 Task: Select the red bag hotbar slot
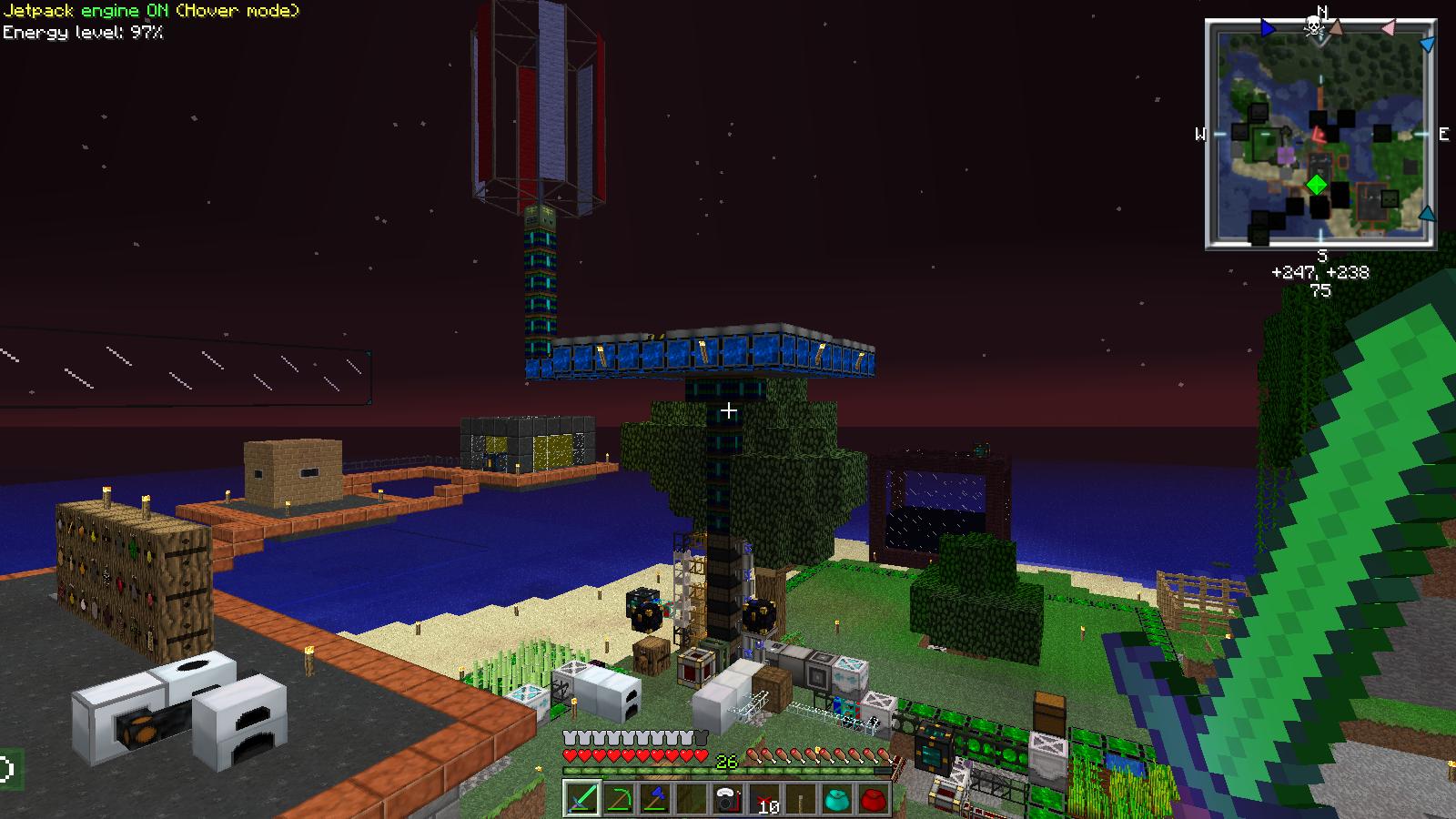[x=875, y=799]
